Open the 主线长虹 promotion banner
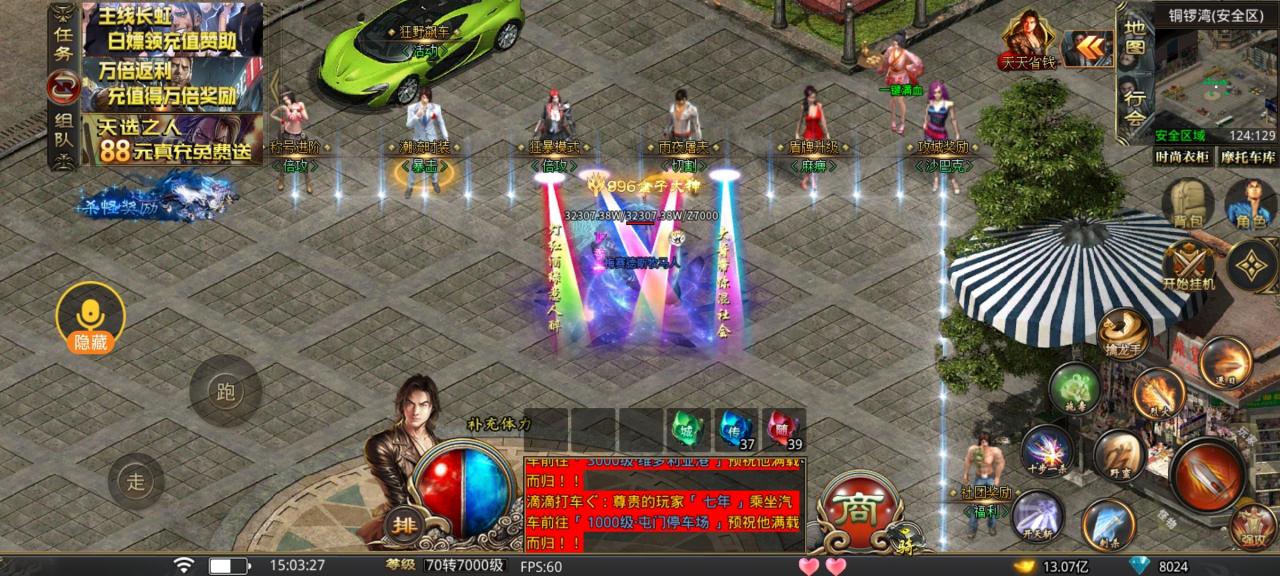Viewport: 1280px width, 576px height. point(172,28)
